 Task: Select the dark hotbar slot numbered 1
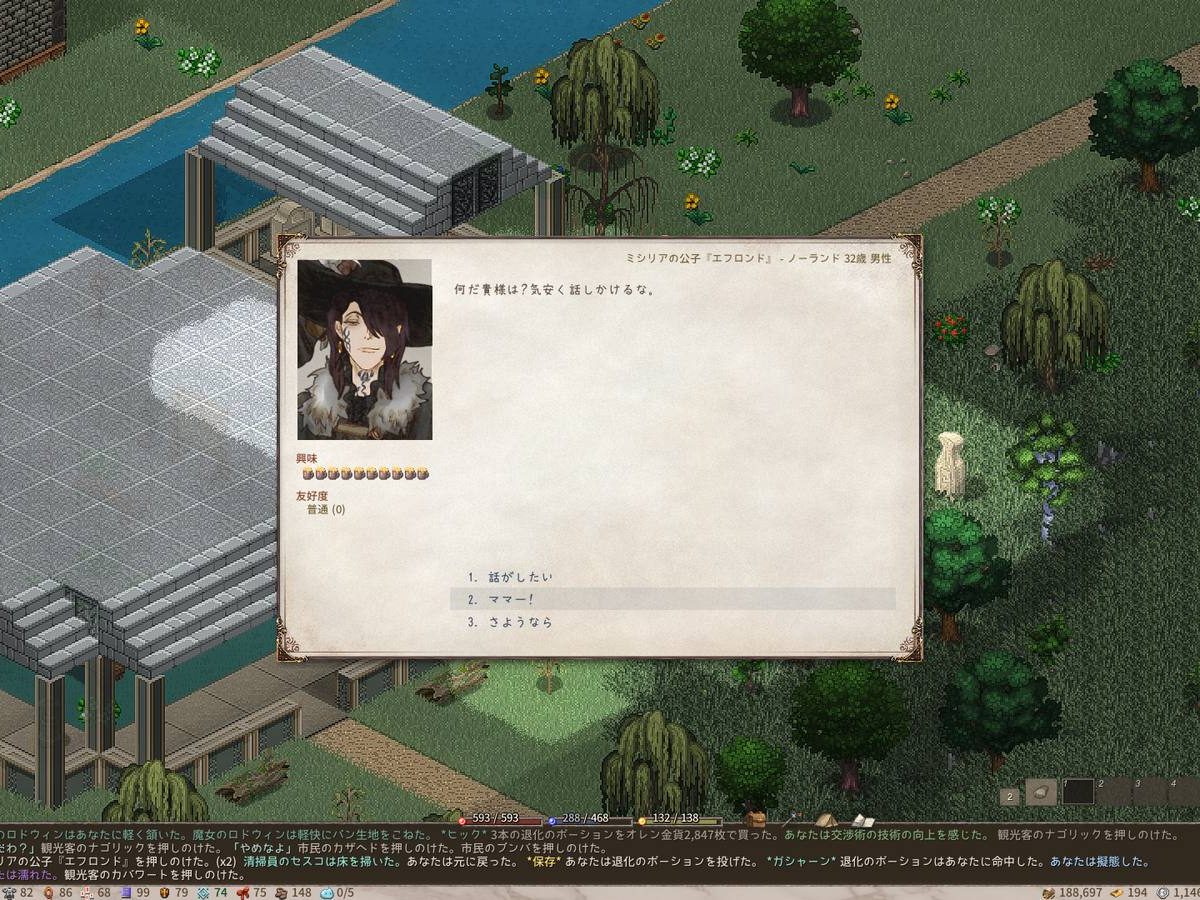coord(1078,792)
